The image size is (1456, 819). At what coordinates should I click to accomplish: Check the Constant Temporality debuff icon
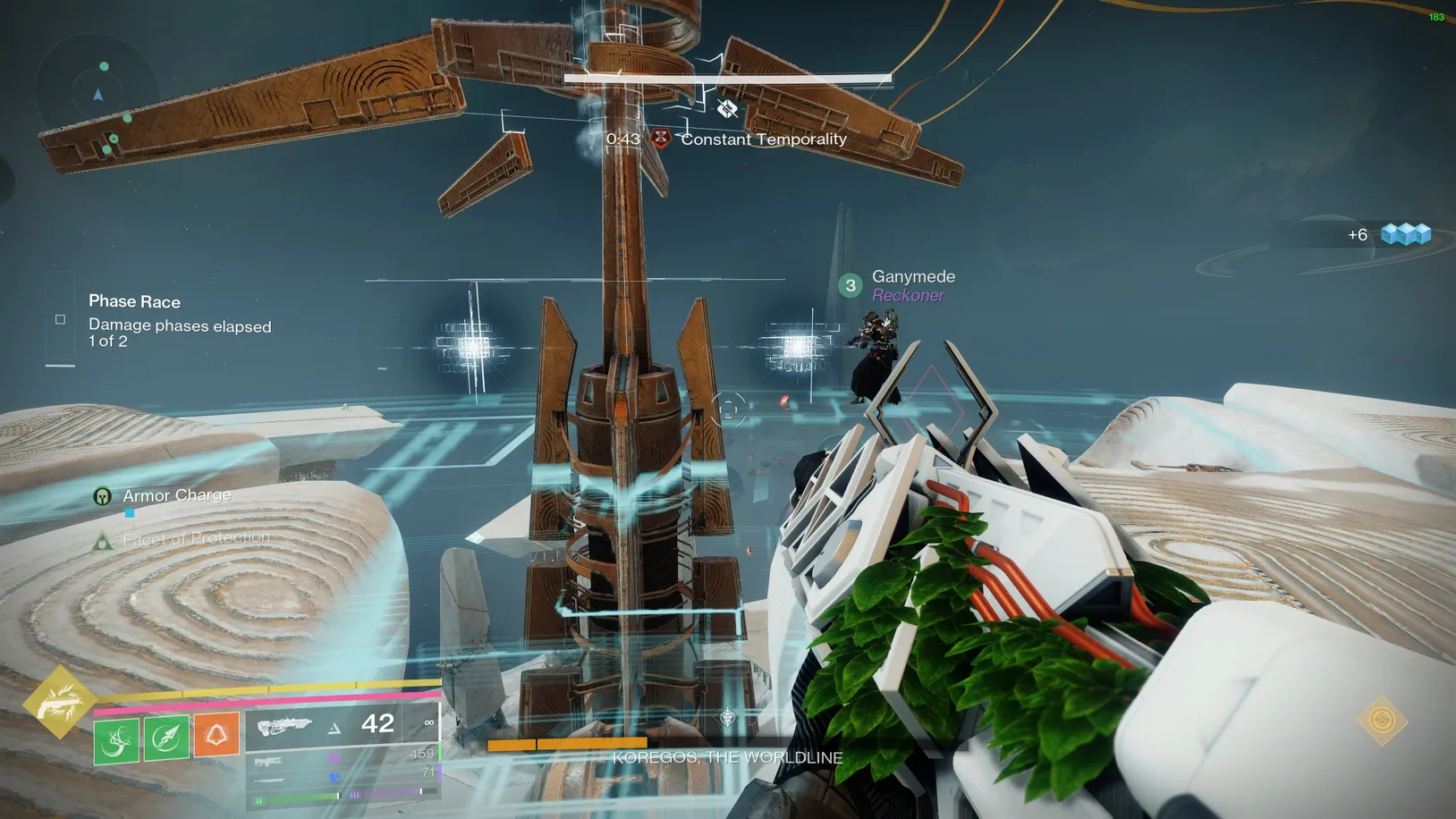pos(661,138)
